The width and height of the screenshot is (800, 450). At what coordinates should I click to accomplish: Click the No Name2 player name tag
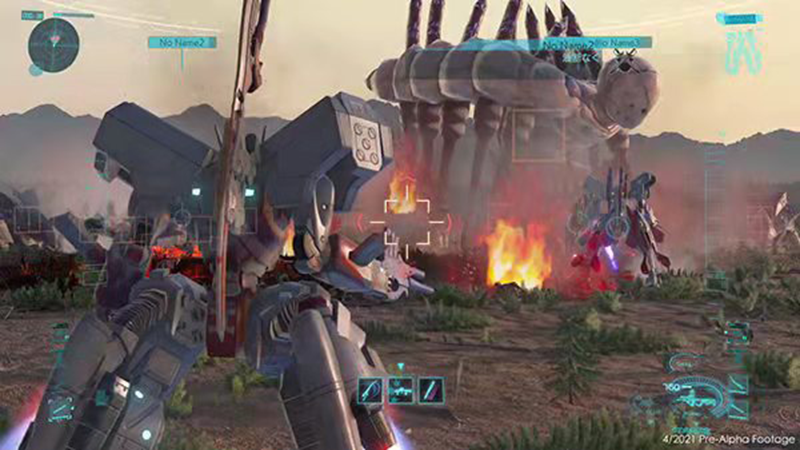(x=181, y=42)
